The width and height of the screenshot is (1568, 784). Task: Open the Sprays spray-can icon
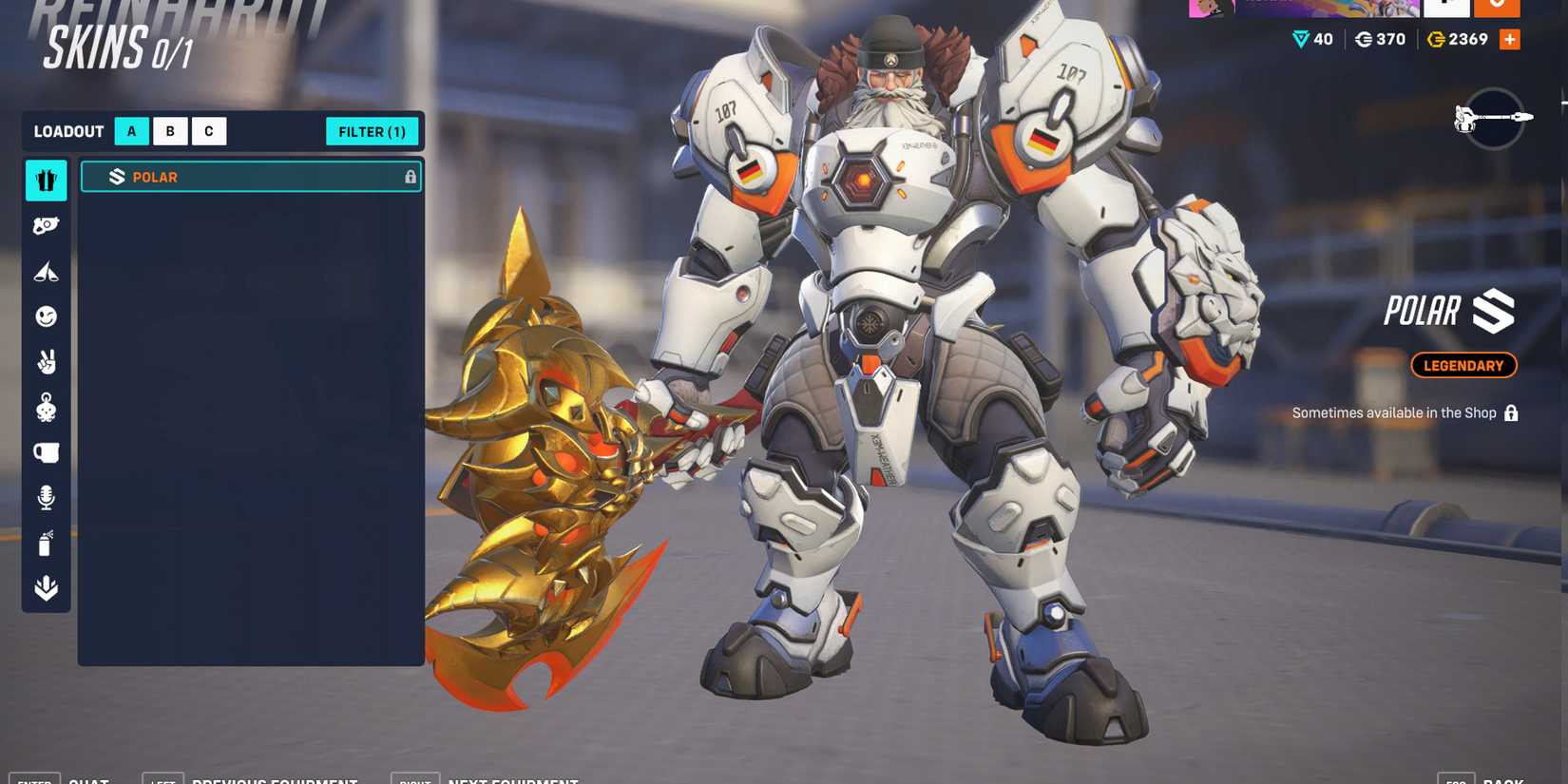tap(45, 543)
